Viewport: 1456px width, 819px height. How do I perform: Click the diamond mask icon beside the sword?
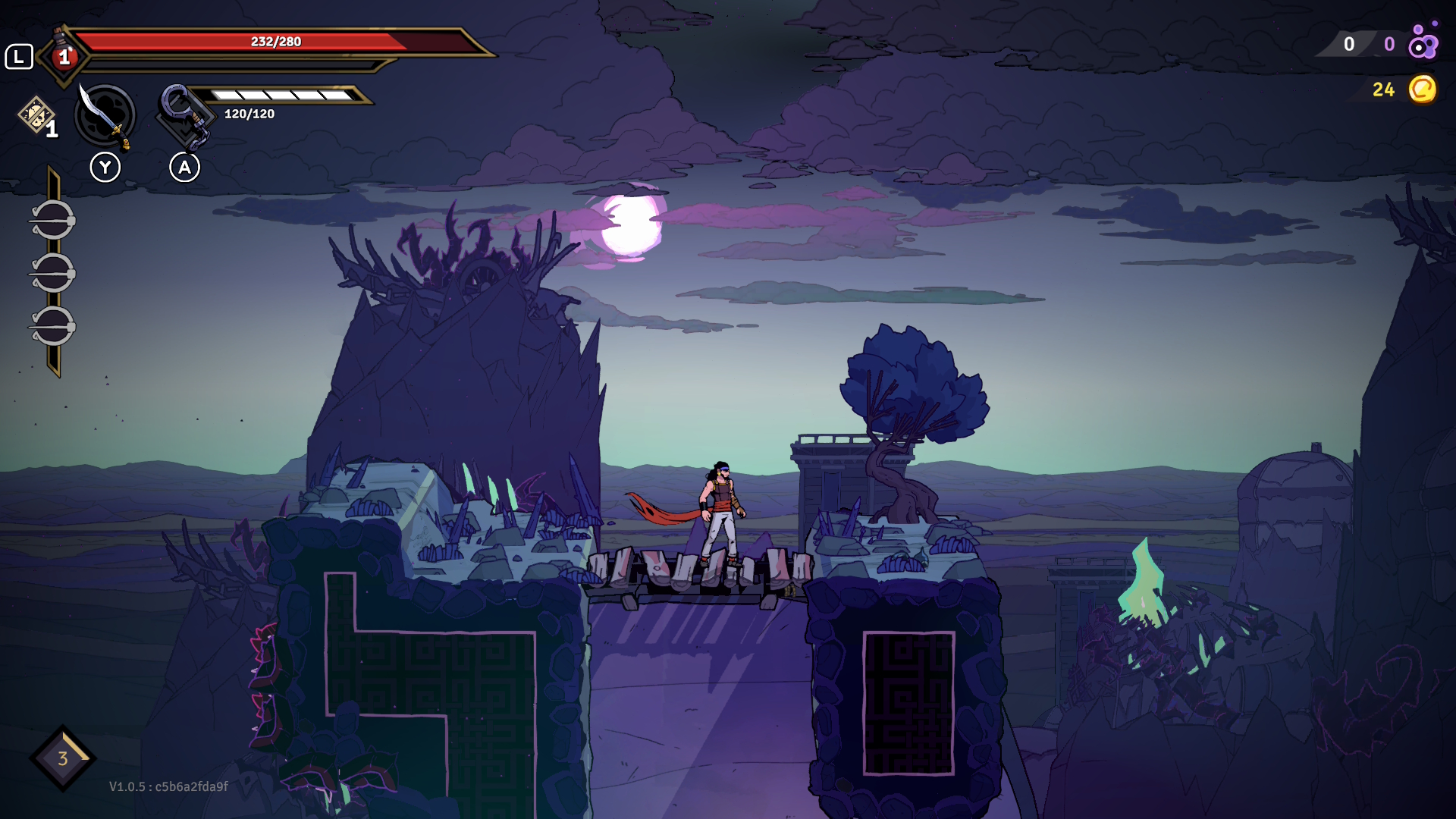point(36,115)
